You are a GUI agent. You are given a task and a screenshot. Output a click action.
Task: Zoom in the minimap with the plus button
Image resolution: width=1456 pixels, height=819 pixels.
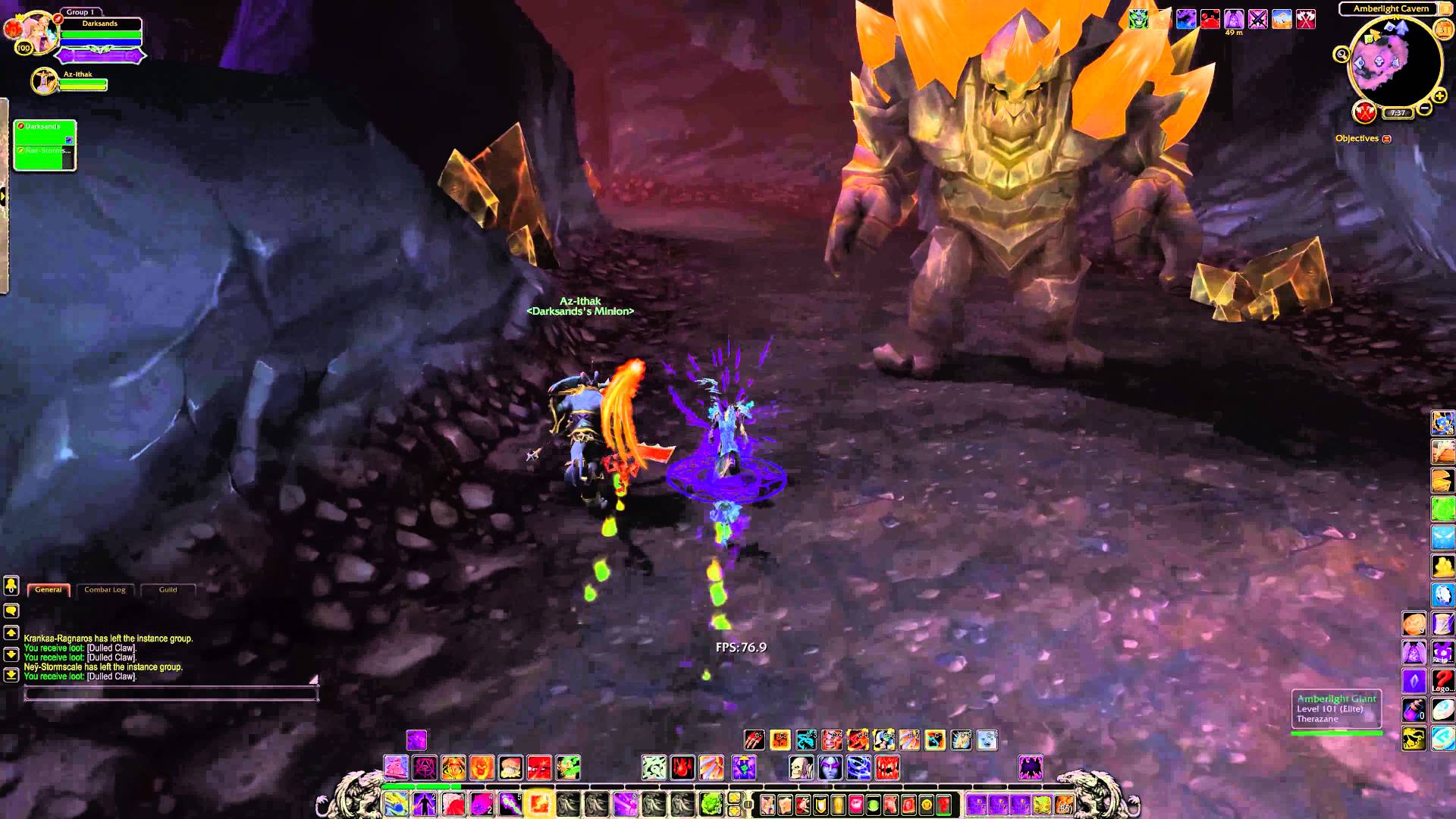tap(1439, 96)
